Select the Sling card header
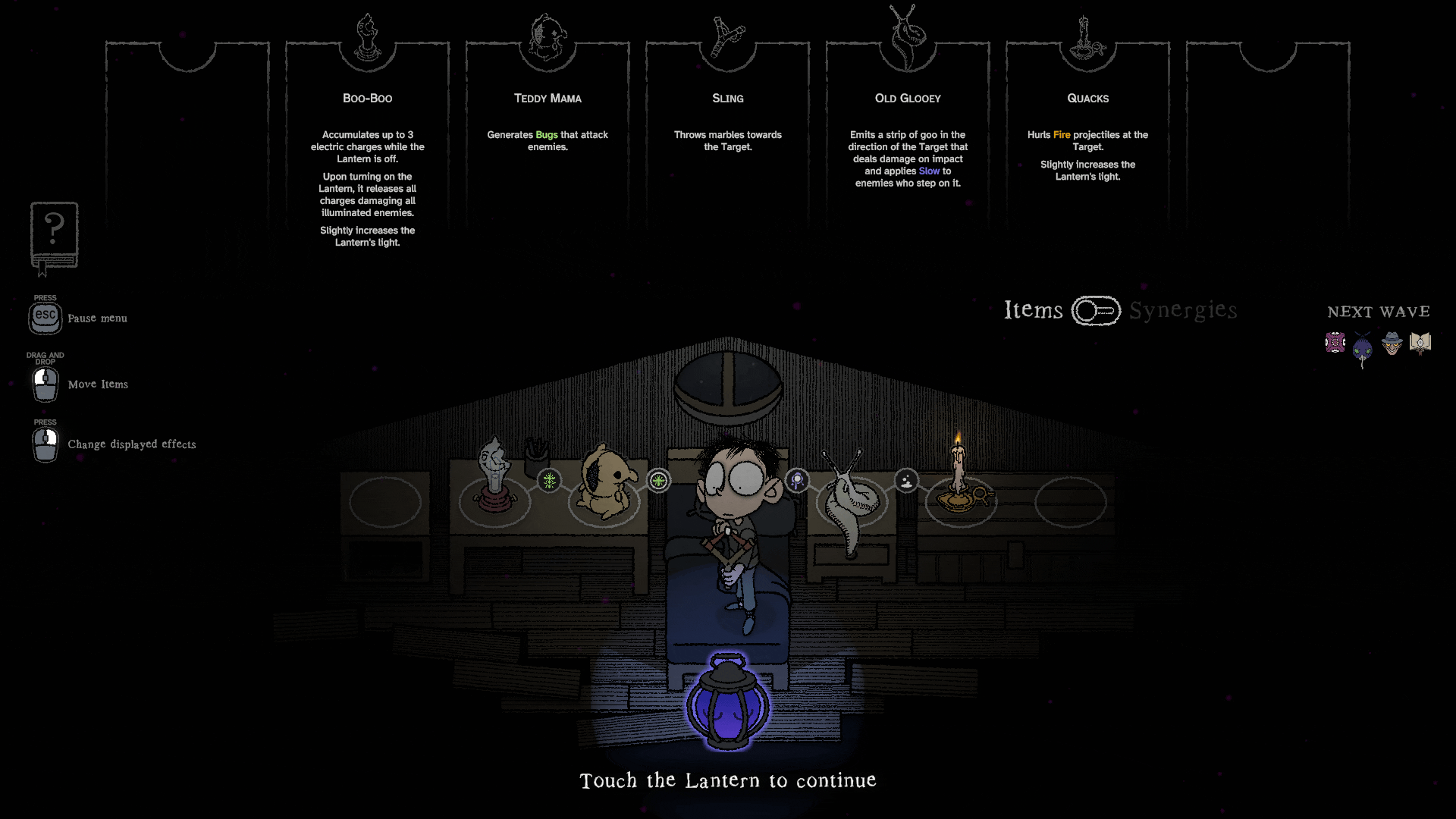 click(x=726, y=99)
